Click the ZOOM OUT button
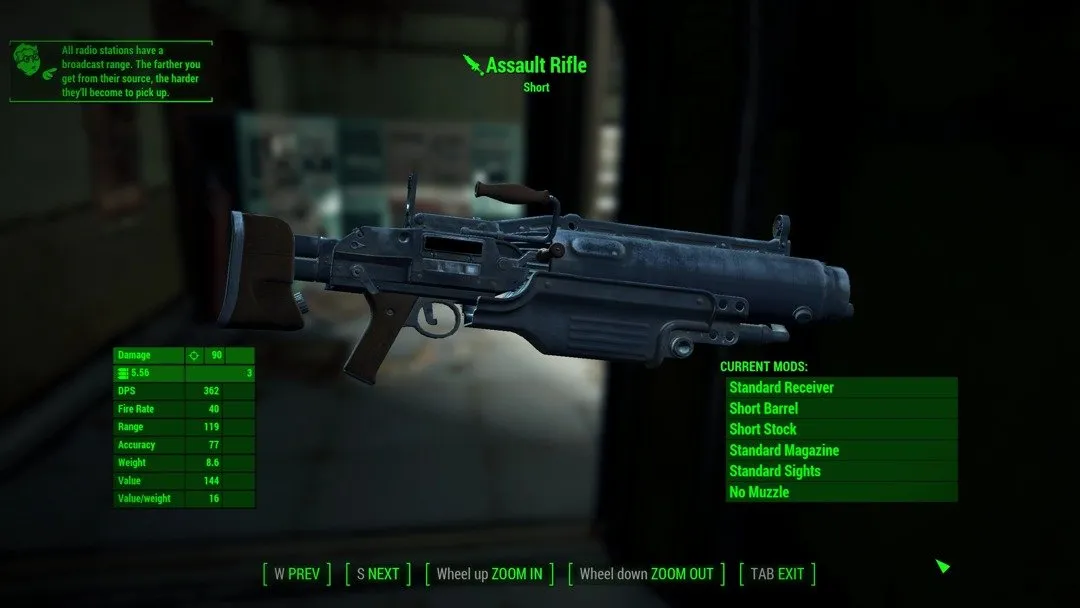 point(646,574)
